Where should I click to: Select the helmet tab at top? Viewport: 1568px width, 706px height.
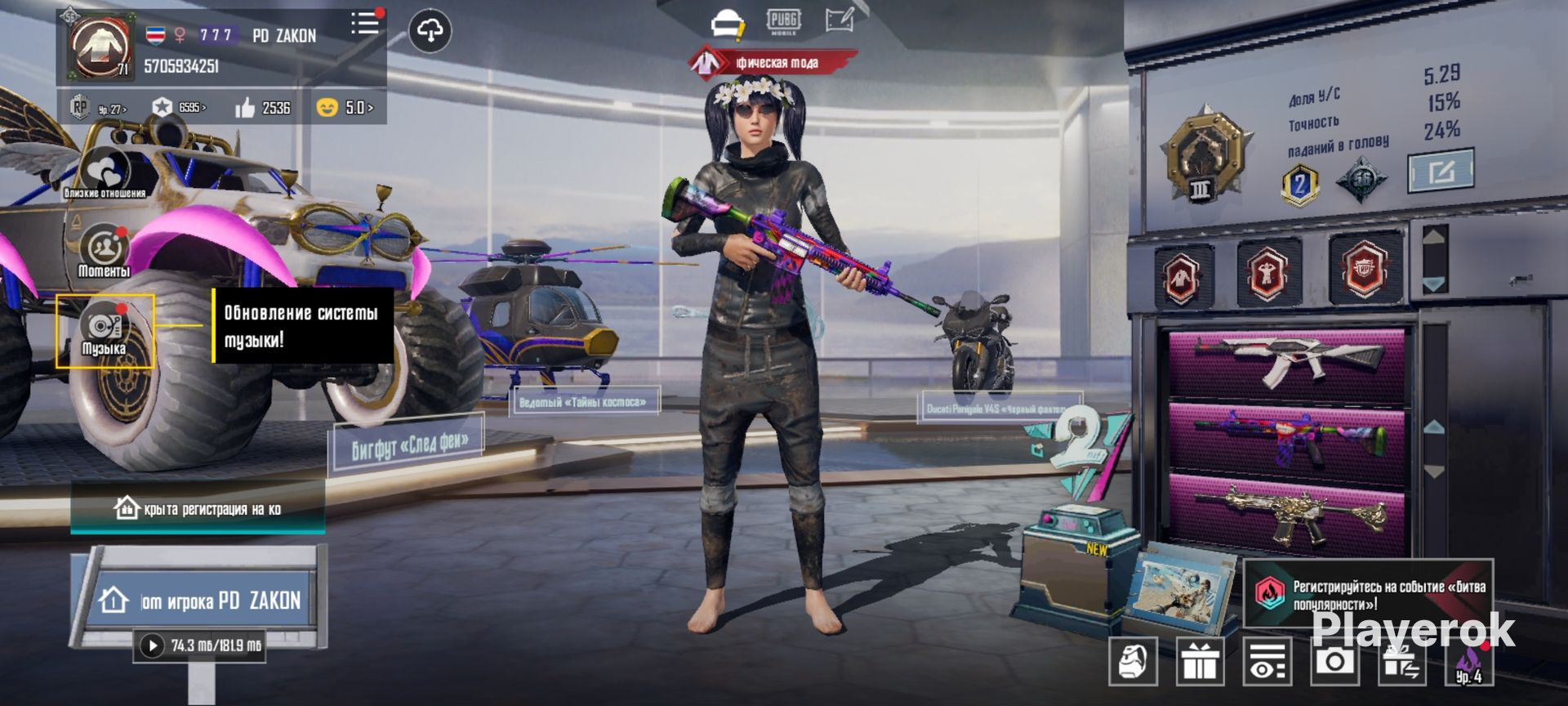click(x=726, y=24)
